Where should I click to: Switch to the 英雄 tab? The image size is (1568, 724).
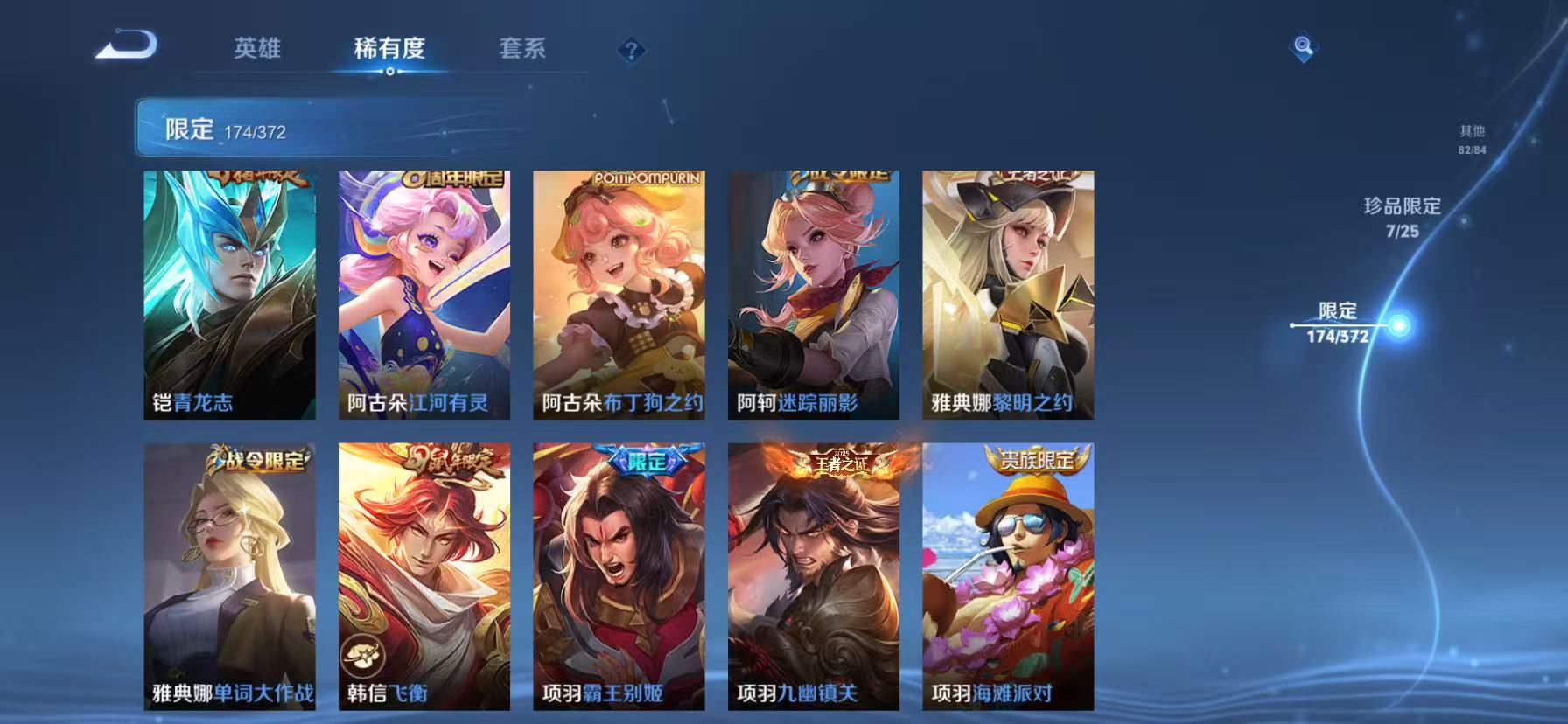[x=255, y=50]
